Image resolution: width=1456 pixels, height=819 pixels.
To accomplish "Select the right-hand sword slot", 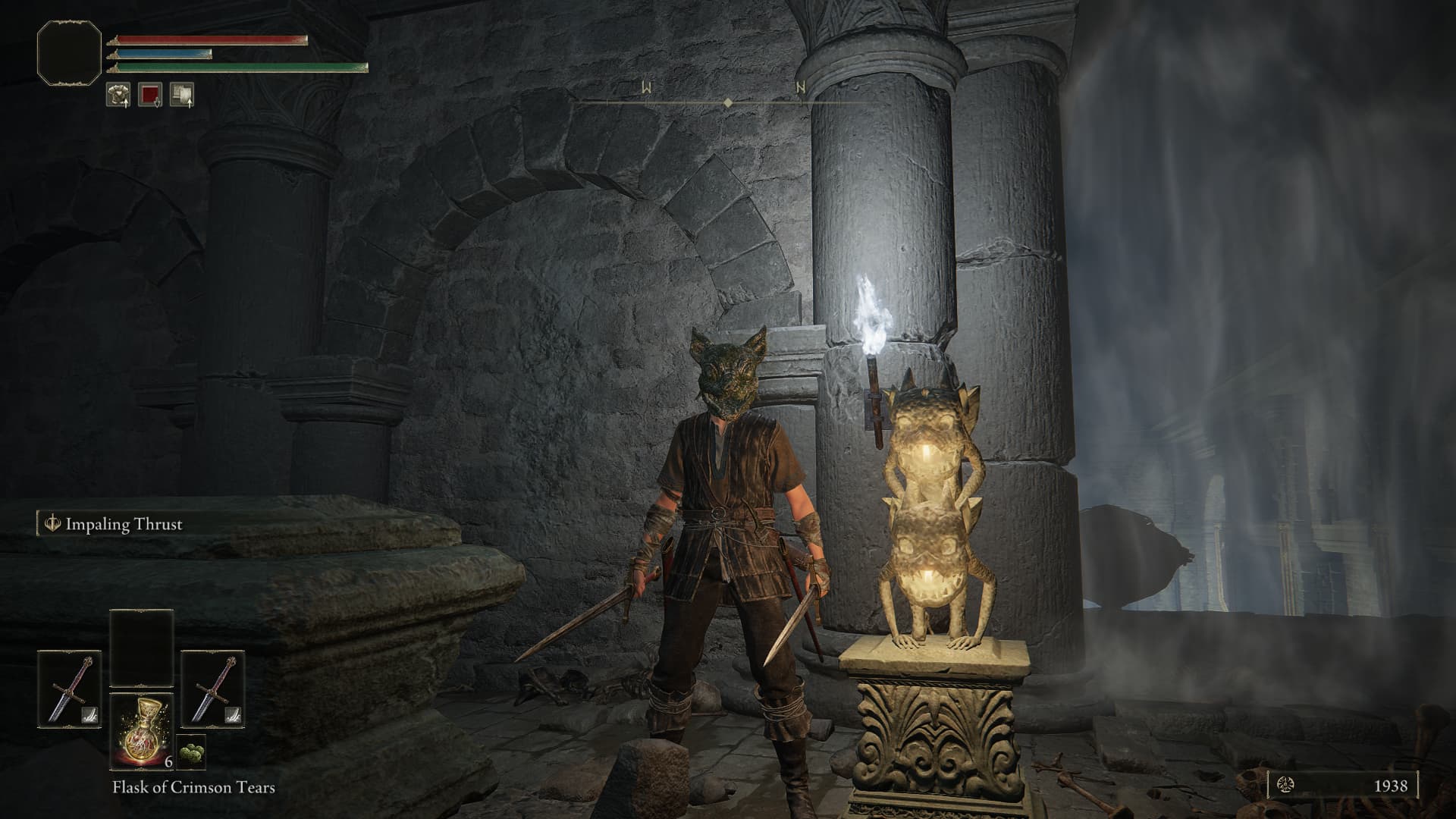I will (213, 689).
